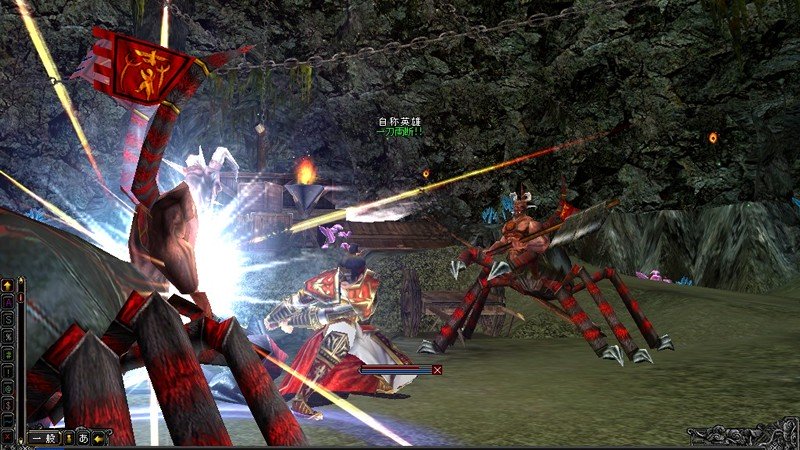The image size is (800, 450).
Task: Close the target health bar with X
Action: [437, 369]
